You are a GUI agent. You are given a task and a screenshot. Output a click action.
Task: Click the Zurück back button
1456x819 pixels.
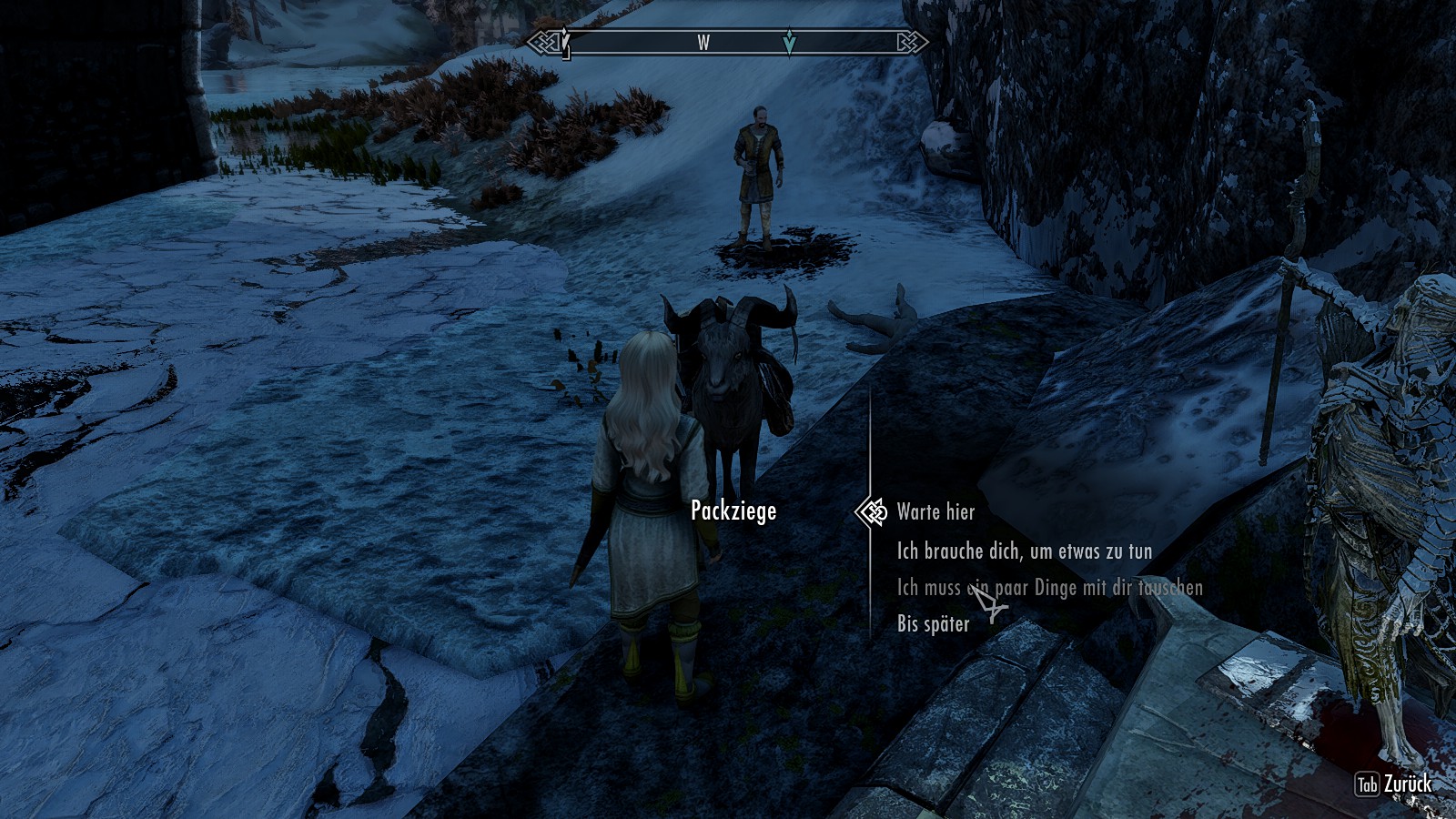(1394, 784)
